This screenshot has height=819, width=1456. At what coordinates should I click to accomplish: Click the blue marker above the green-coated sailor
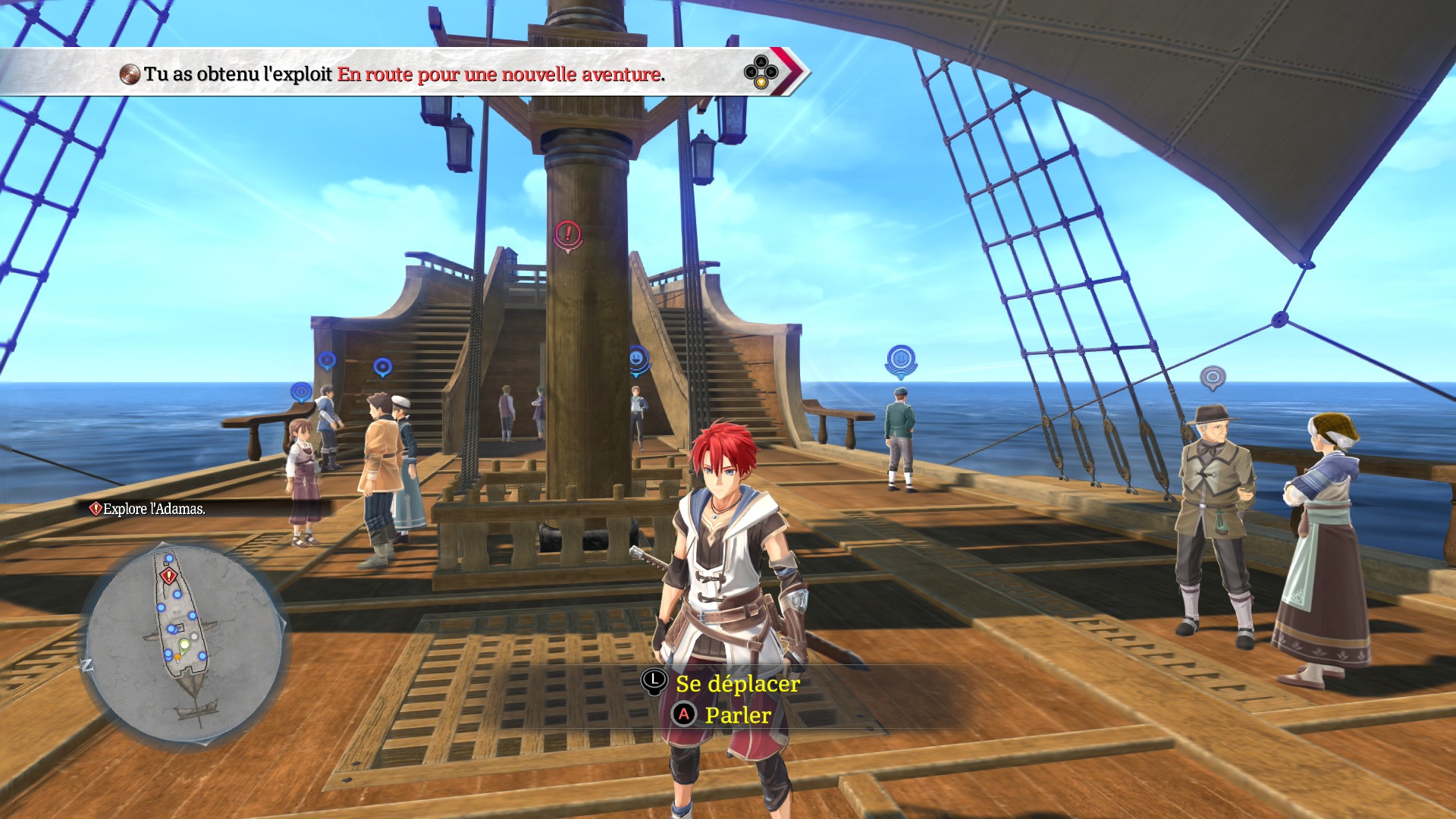[x=901, y=359]
